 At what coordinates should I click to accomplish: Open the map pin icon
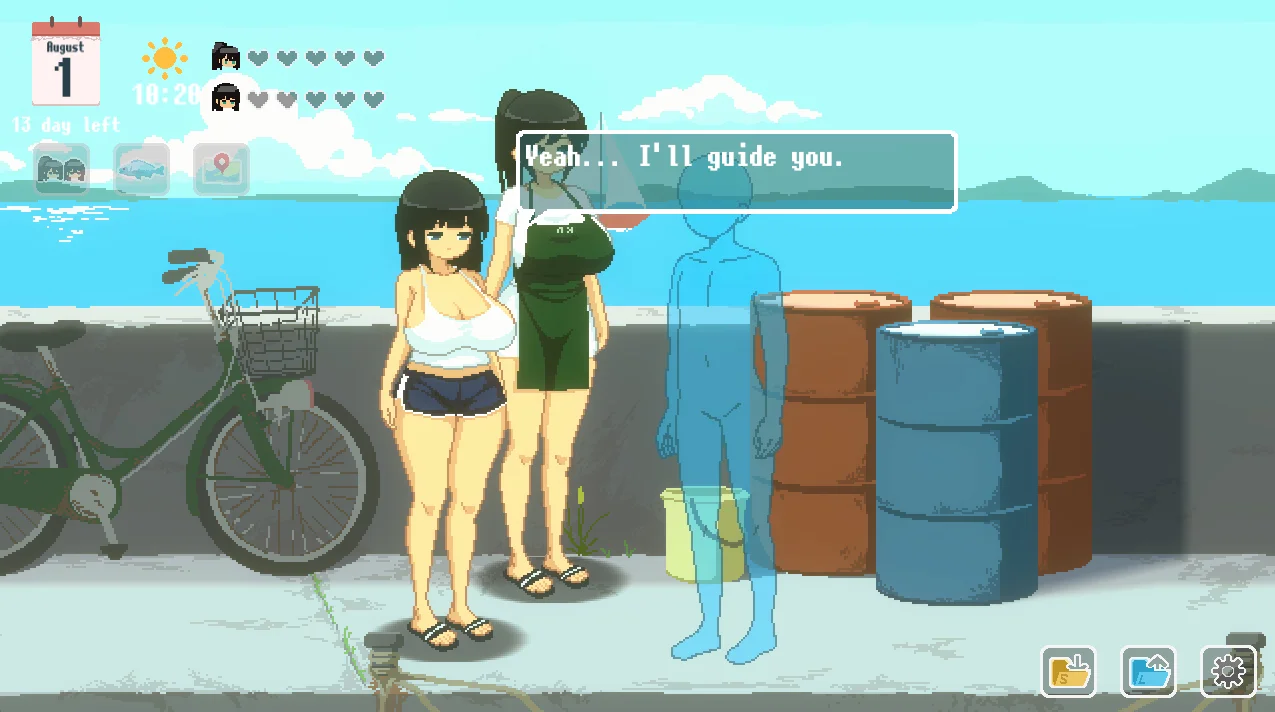click(220, 170)
